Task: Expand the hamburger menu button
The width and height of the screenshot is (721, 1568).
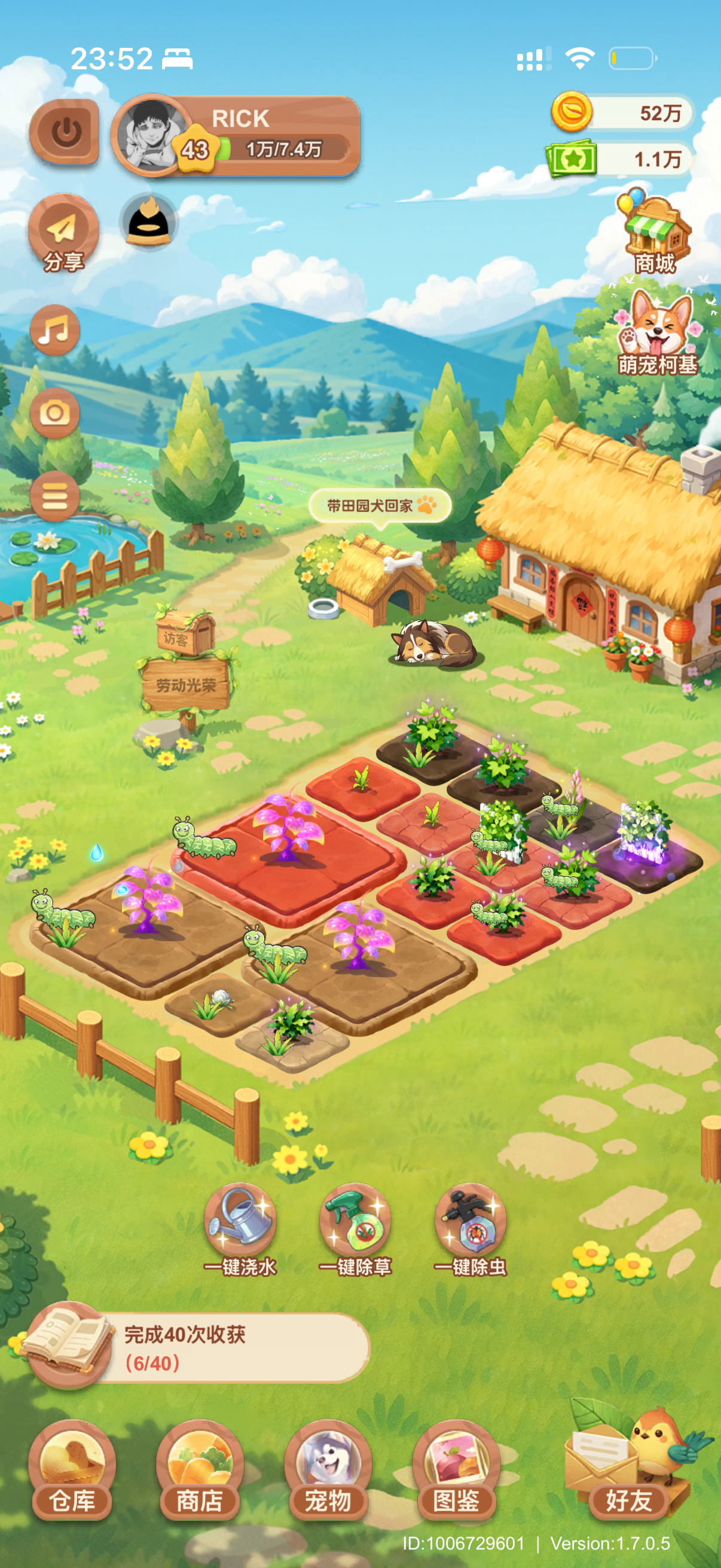Action: [55, 496]
